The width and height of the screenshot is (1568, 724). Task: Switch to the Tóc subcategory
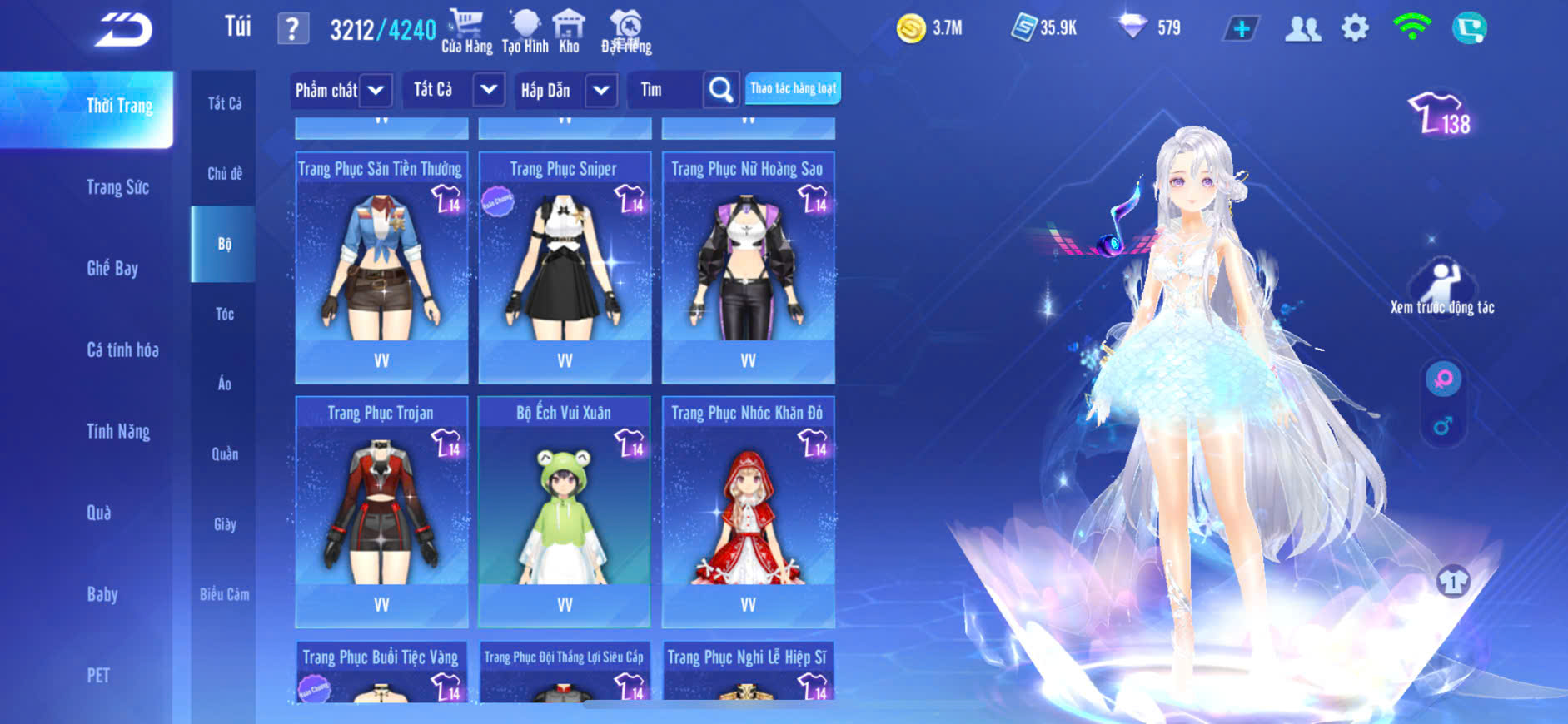point(224,314)
